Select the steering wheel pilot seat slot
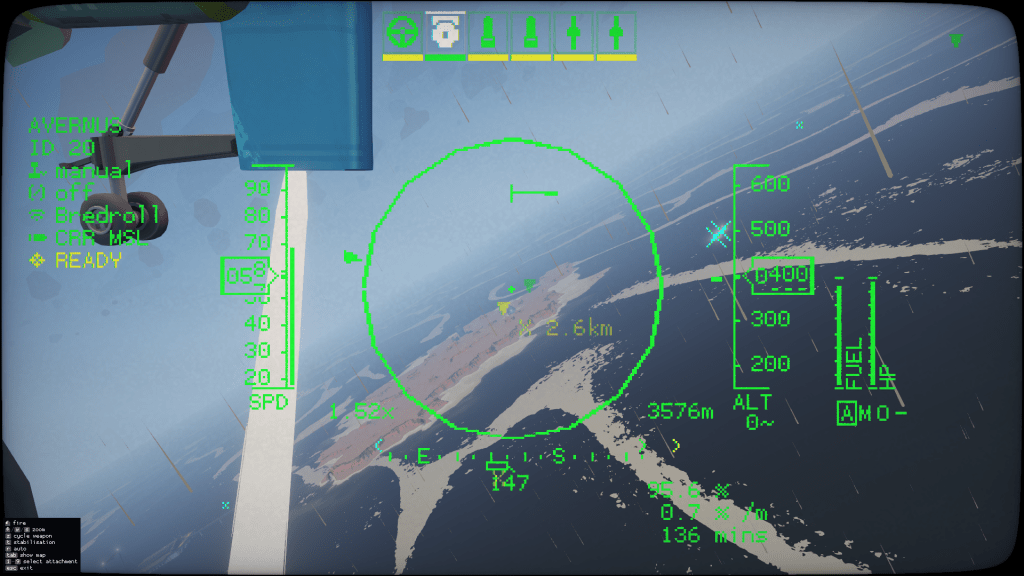 click(402, 32)
